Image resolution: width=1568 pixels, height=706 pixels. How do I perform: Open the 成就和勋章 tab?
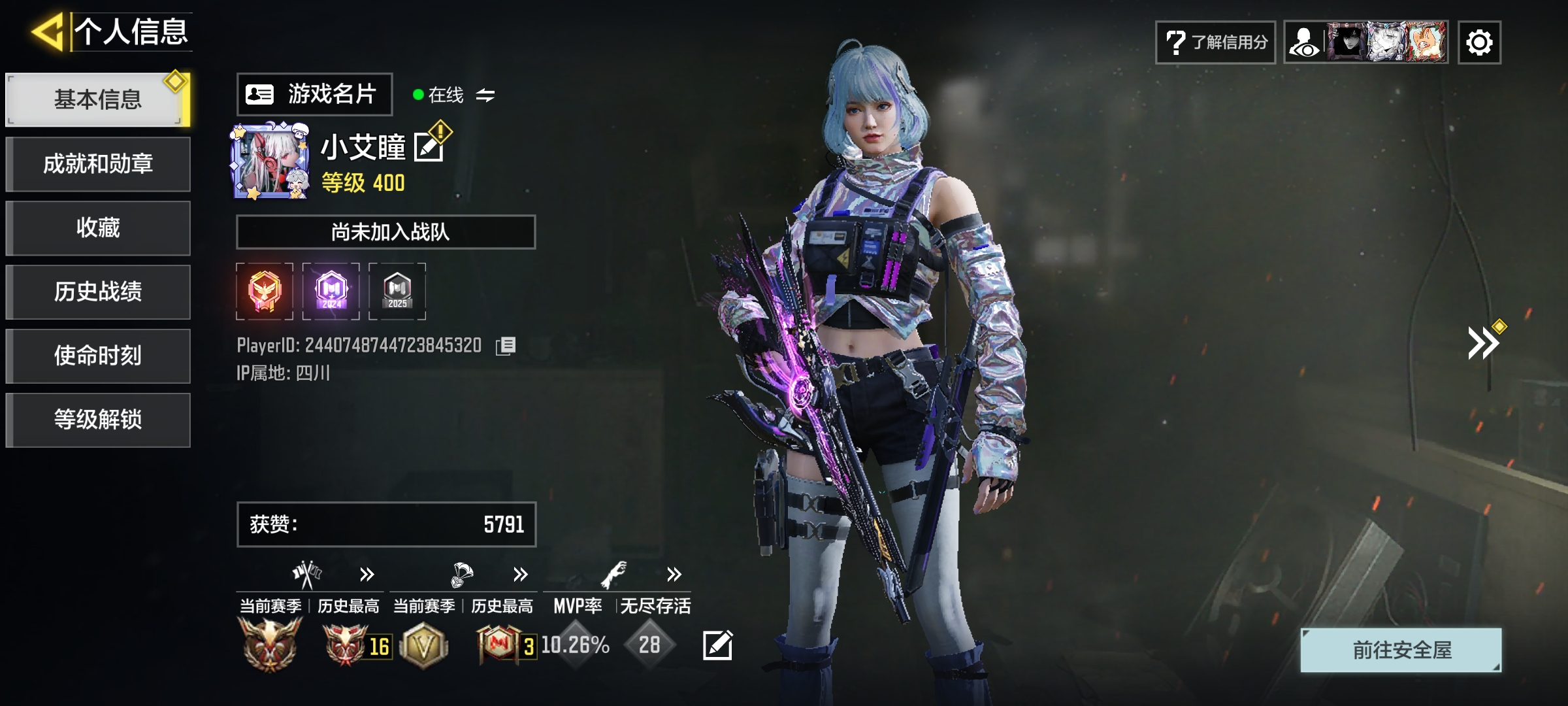pos(97,163)
